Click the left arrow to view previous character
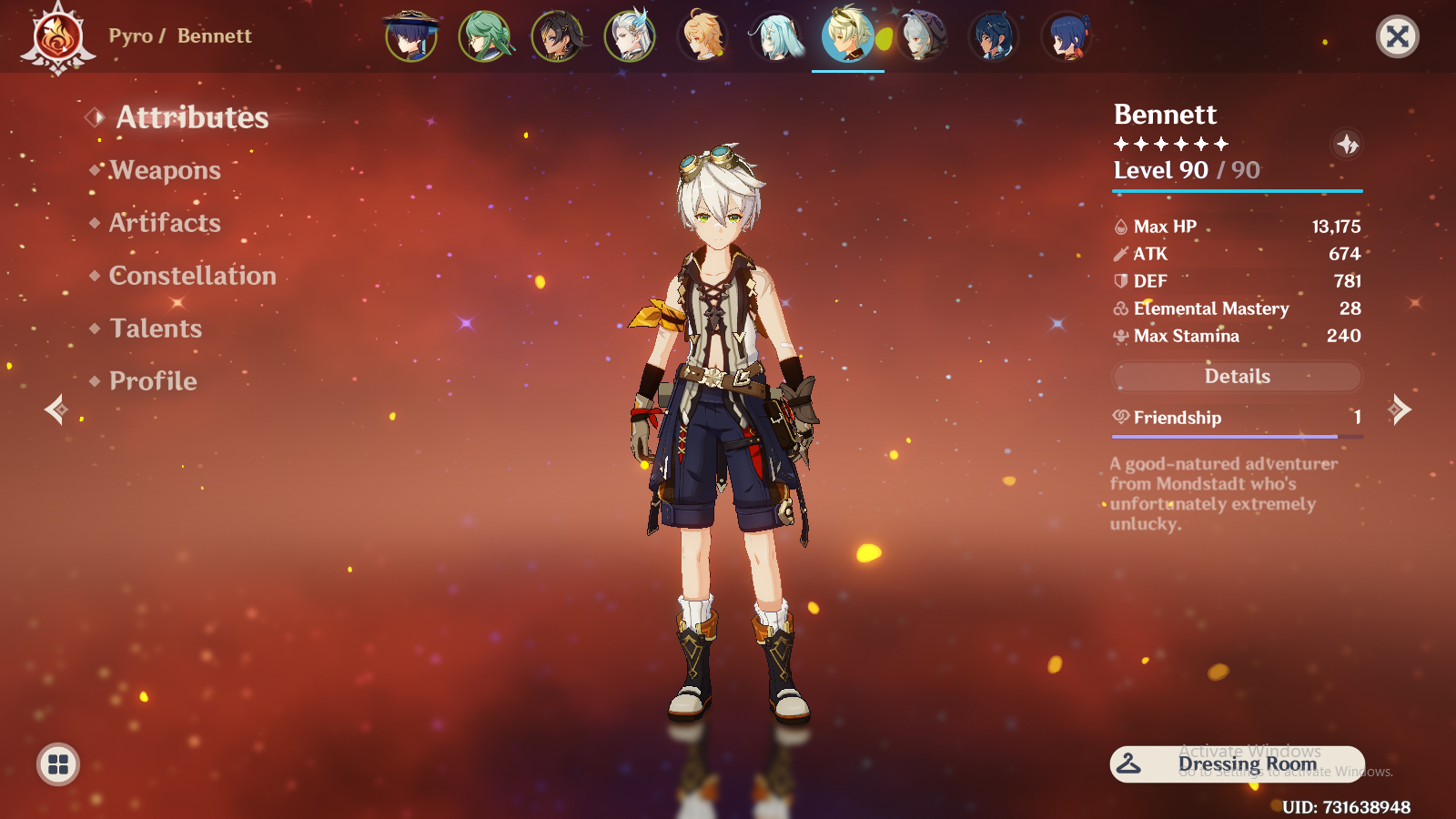1456x819 pixels. click(x=55, y=409)
